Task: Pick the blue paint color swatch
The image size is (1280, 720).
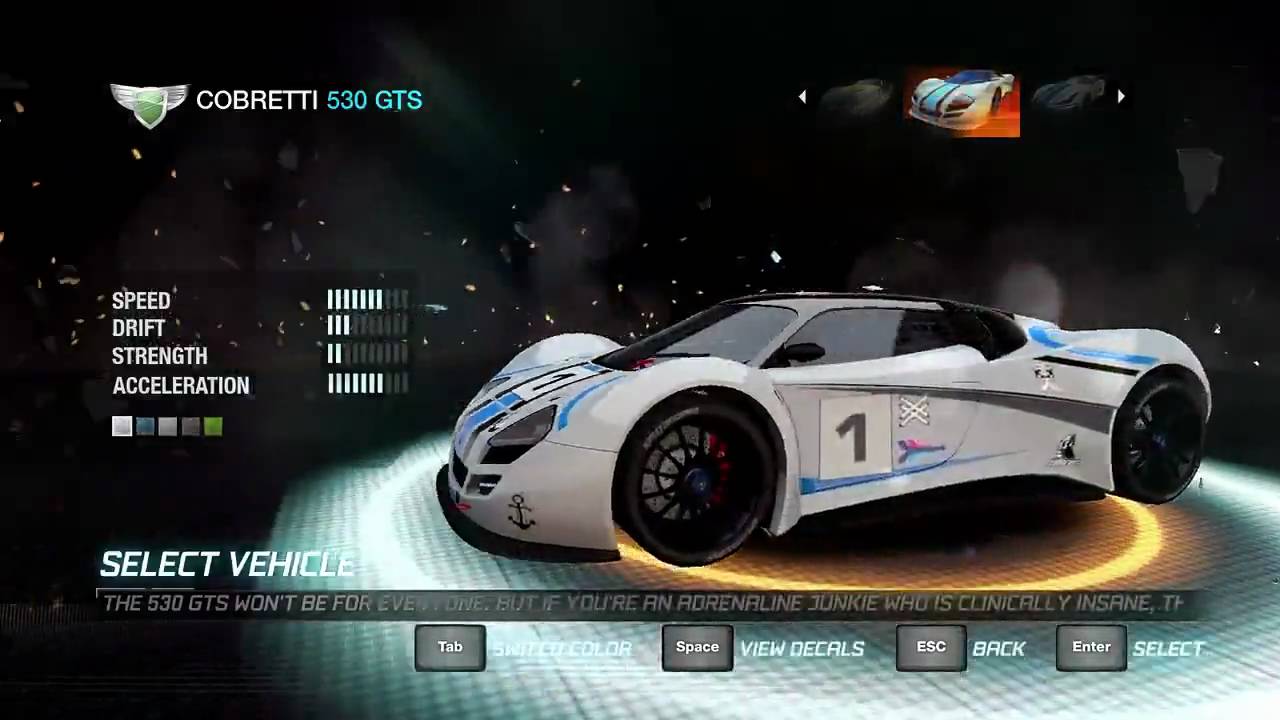Action: pos(145,427)
